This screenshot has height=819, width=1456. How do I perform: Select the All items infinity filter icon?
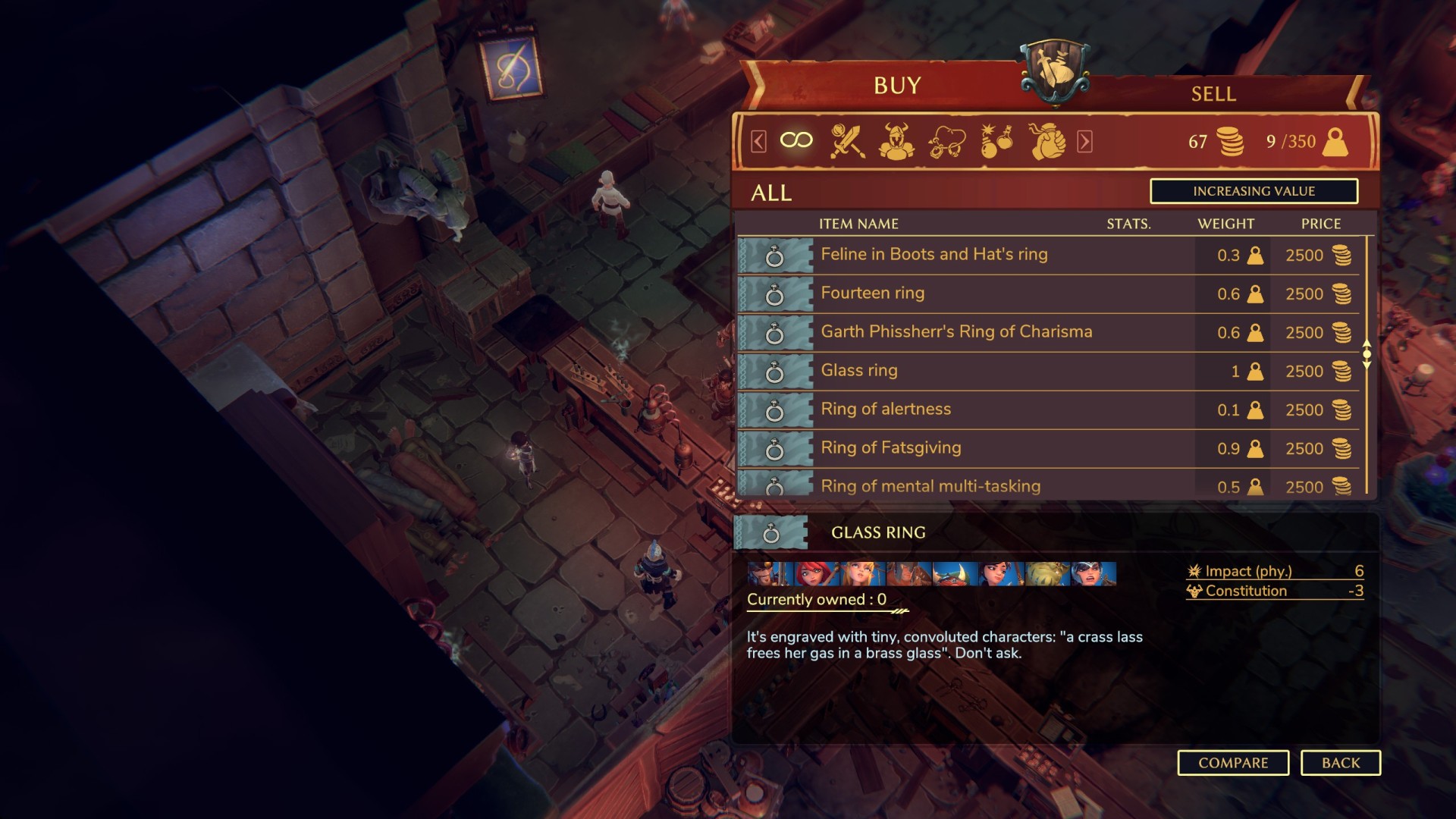(795, 140)
